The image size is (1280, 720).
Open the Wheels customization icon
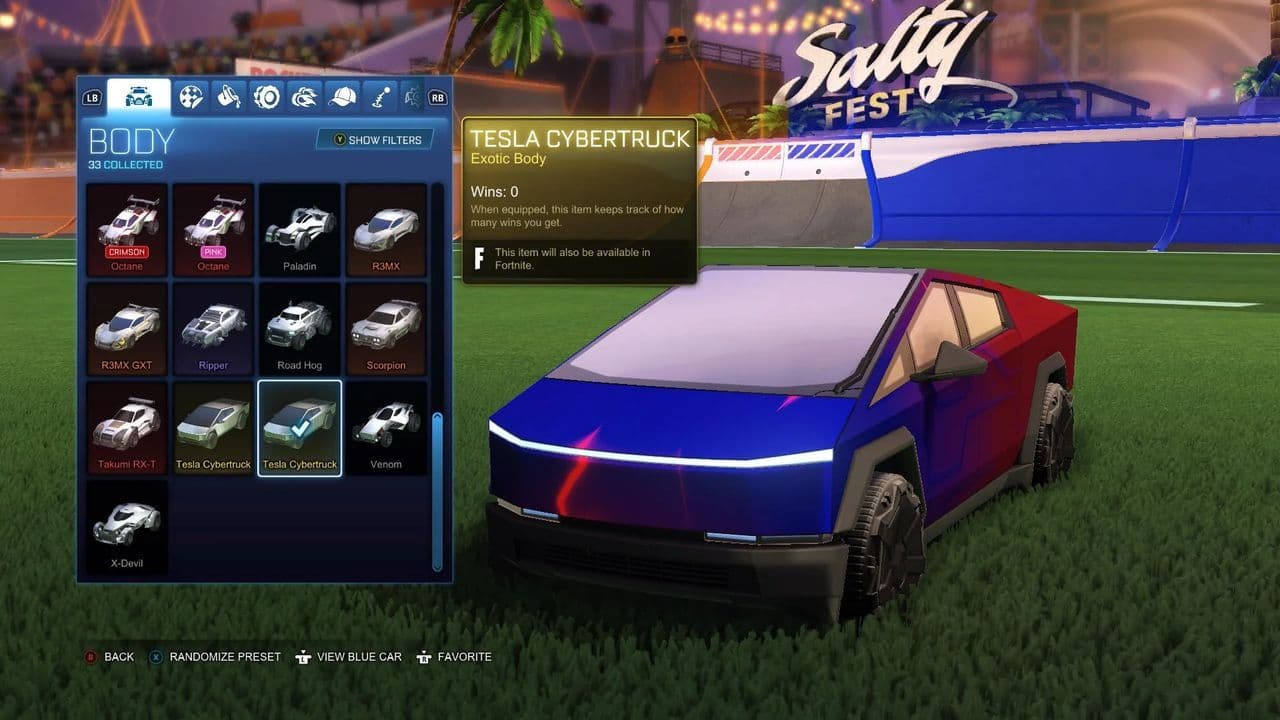coord(268,96)
